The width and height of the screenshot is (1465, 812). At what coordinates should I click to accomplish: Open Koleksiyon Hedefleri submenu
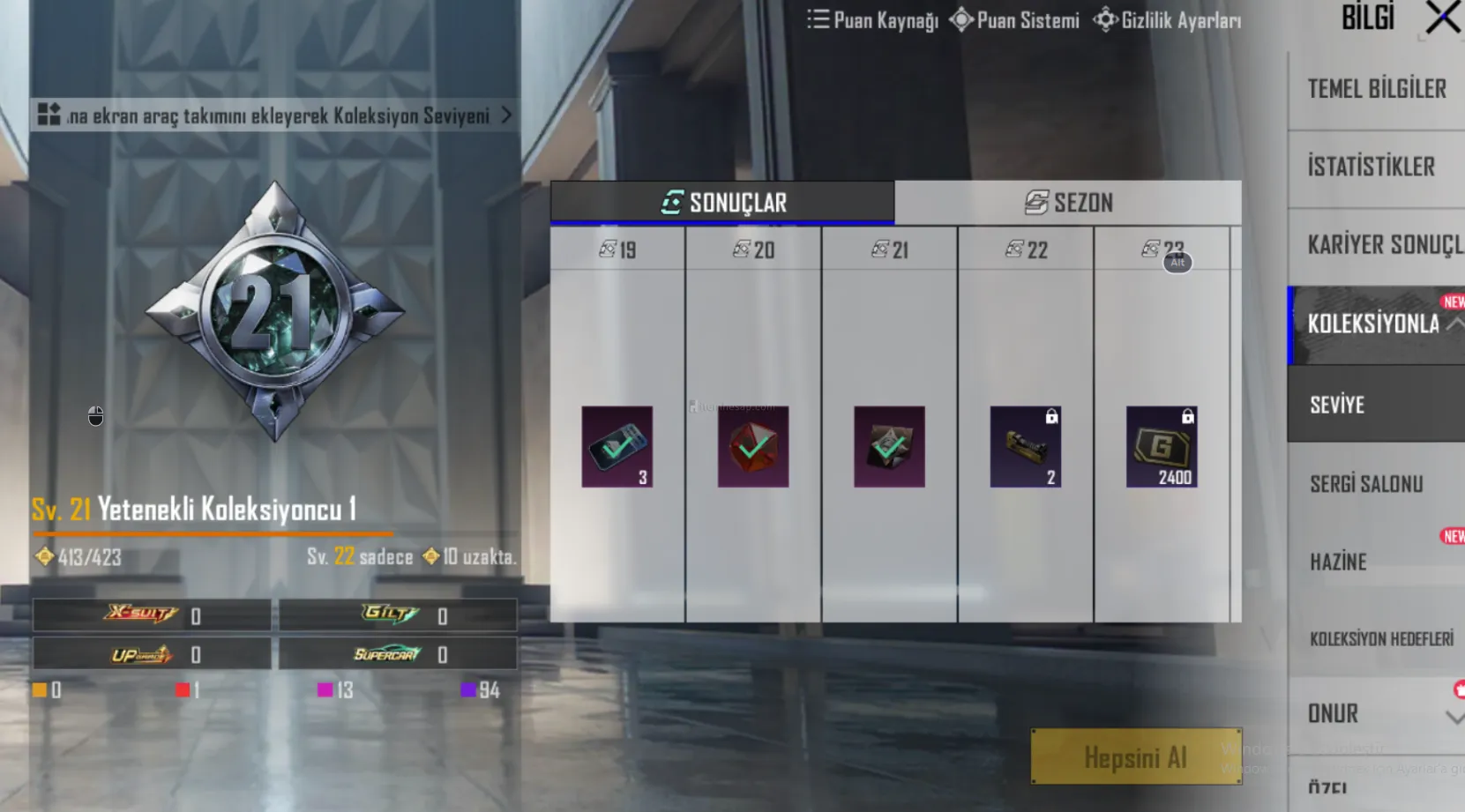click(x=1381, y=638)
